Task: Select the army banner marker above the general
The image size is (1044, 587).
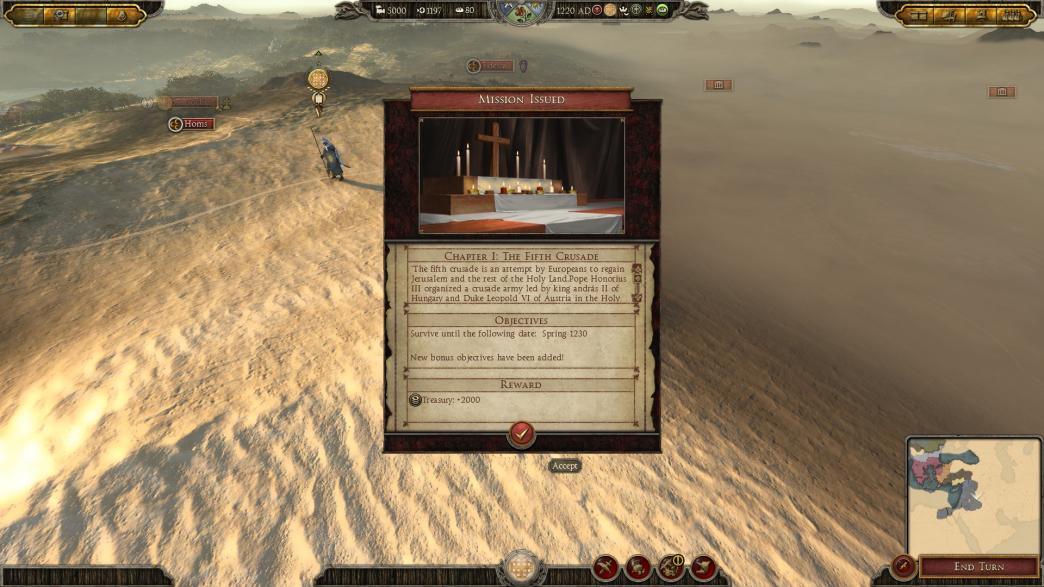Action: pos(318,79)
